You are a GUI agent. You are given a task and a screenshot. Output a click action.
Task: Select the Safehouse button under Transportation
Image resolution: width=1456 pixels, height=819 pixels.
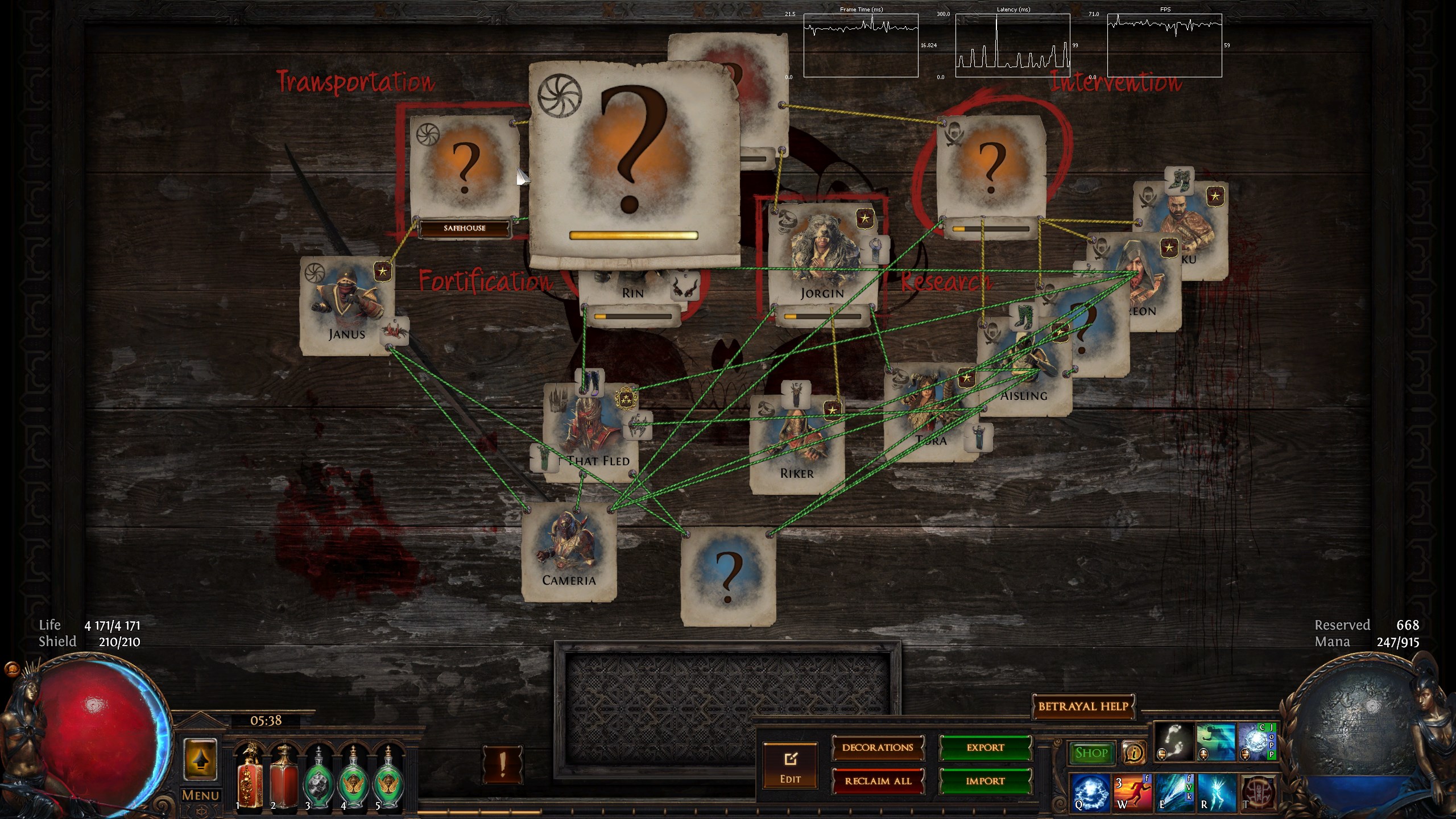coord(465,228)
